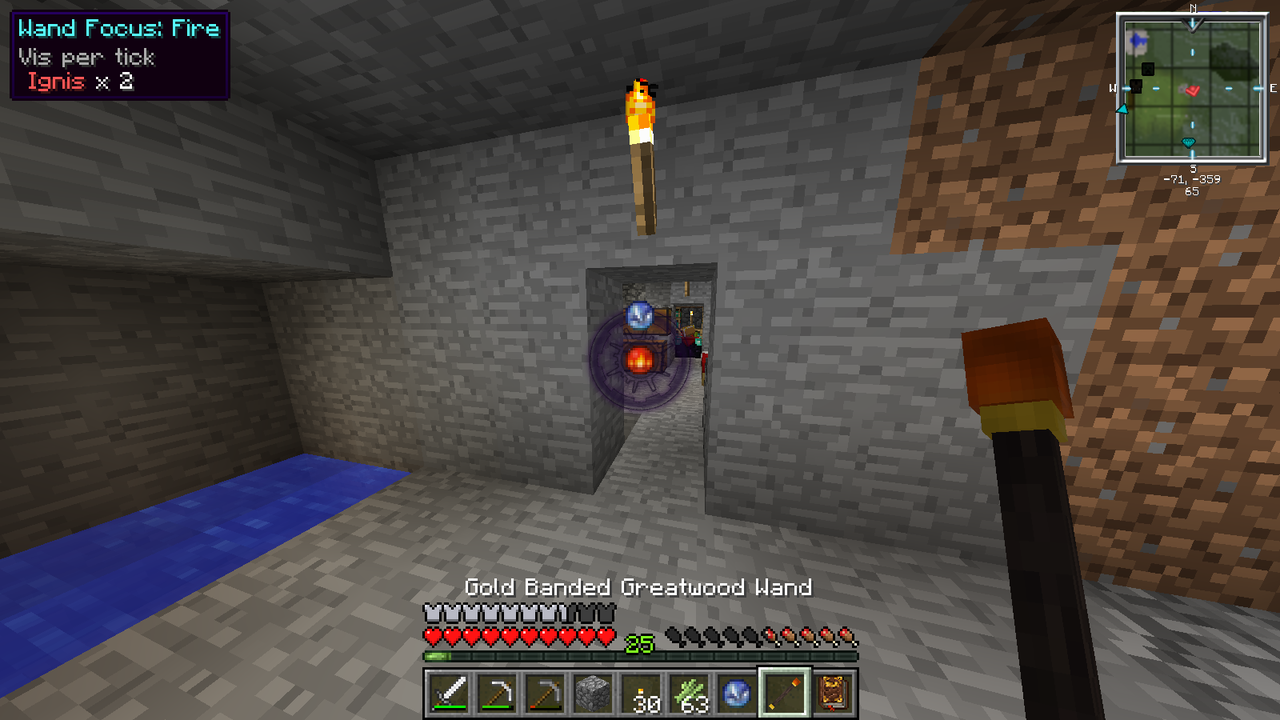Click the N compass letter on the minimap
The image size is (1280, 720).
tap(1192, 9)
